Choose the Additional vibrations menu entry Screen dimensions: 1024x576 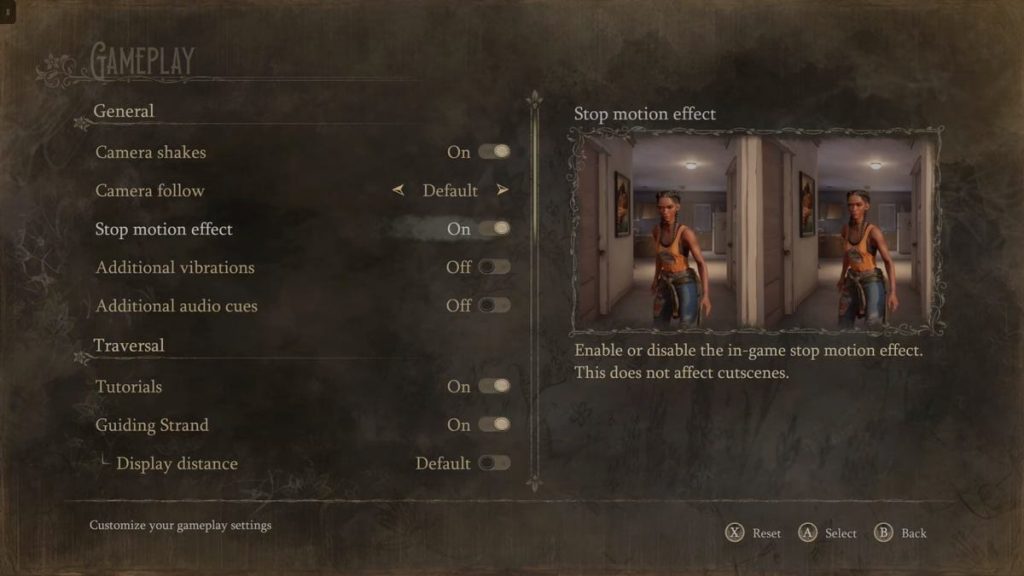coord(174,267)
